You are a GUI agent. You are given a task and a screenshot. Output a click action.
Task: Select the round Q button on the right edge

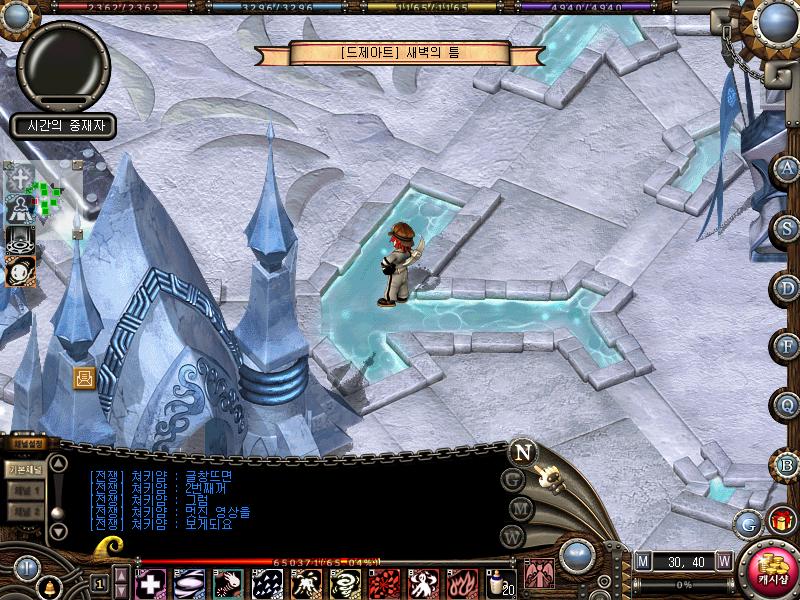point(788,406)
